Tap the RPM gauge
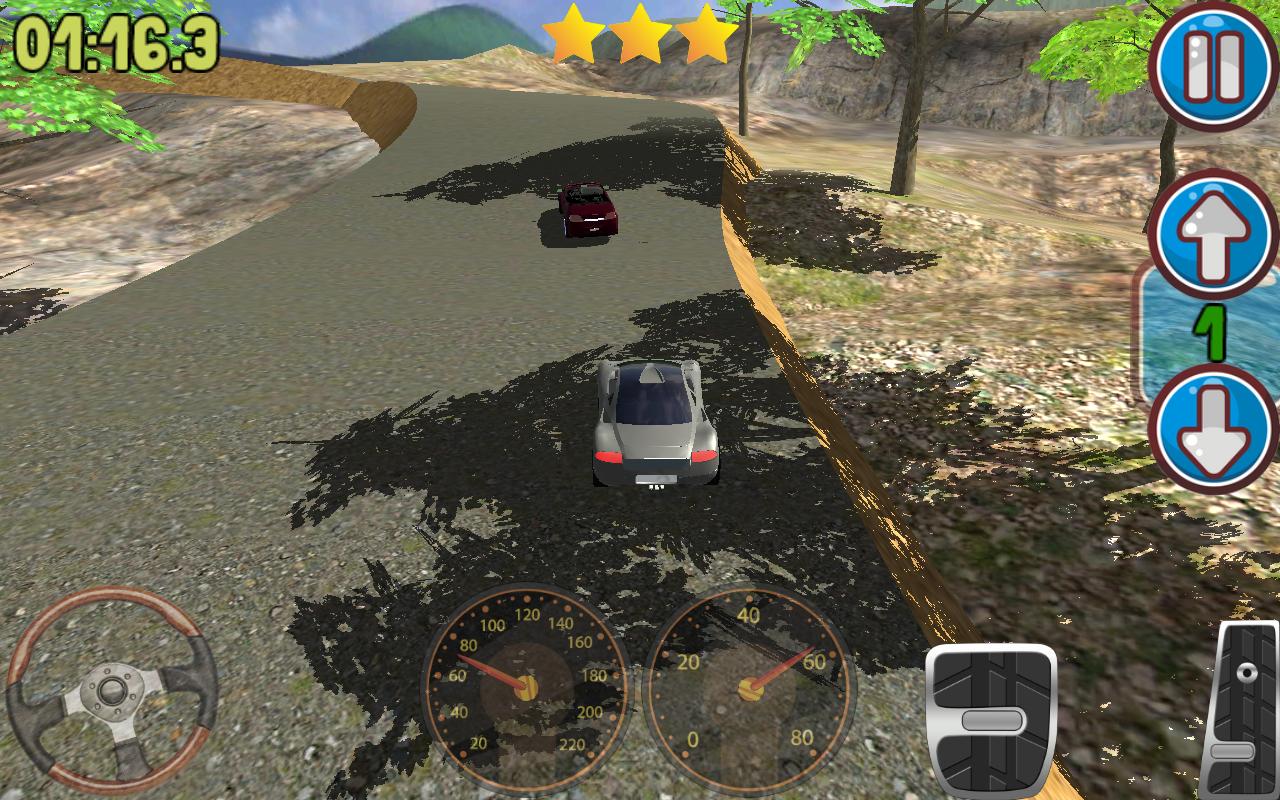Screen dimensions: 1280x800 [750, 690]
